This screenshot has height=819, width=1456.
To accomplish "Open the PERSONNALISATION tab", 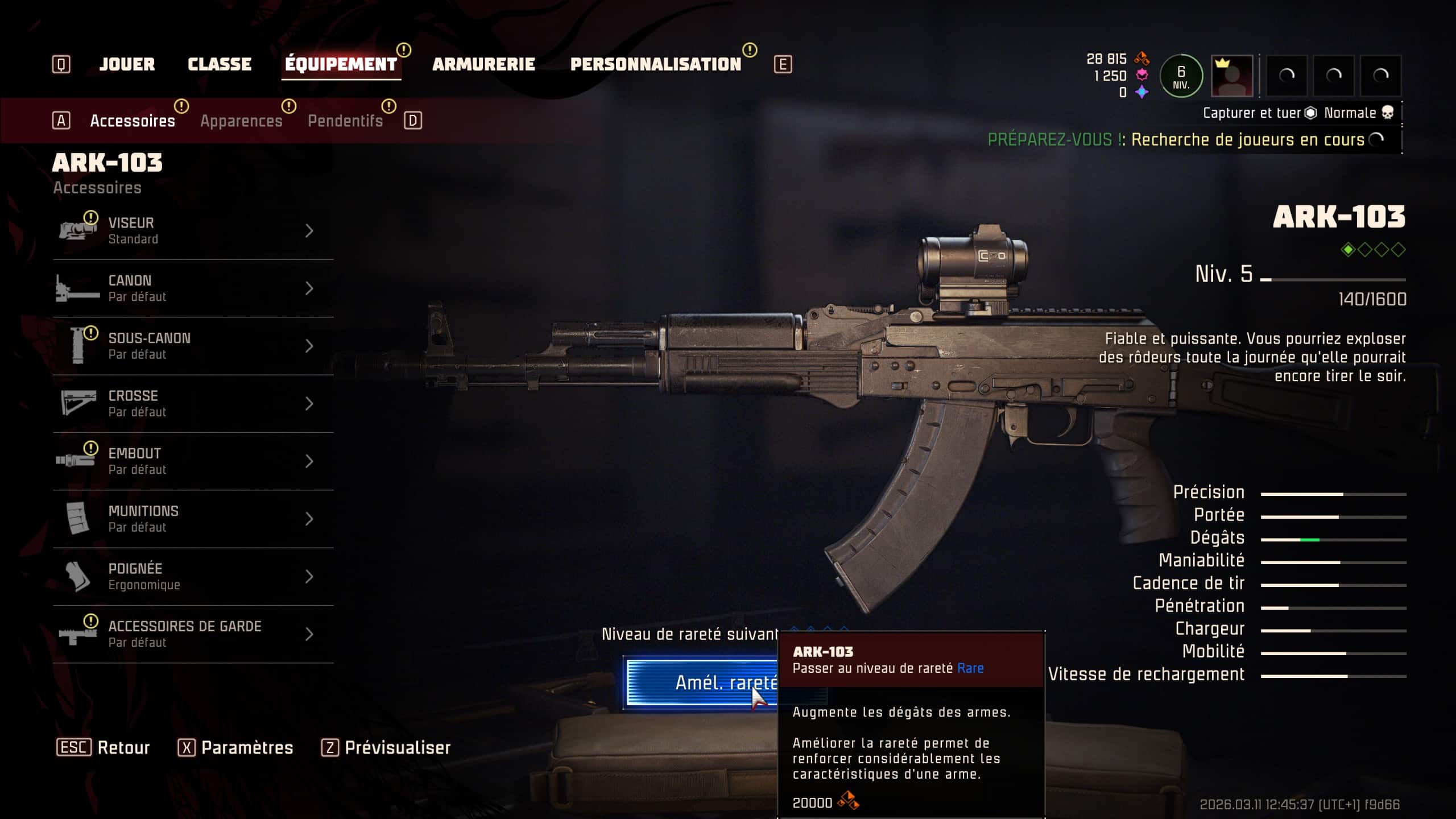I will (x=656, y=64).
